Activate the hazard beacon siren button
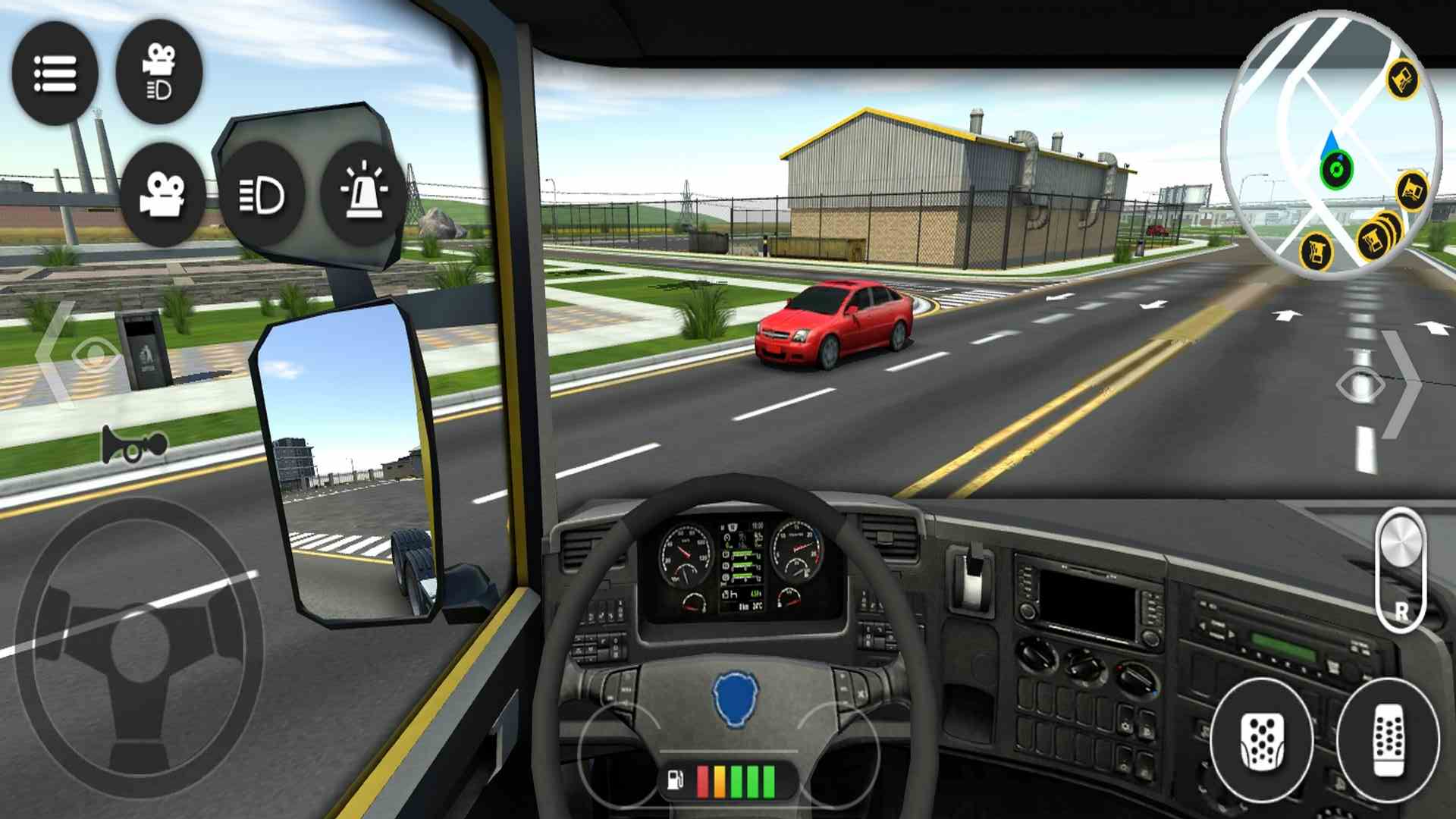Viewport: 1456px width, 819px height. click(x=363, y=193)
